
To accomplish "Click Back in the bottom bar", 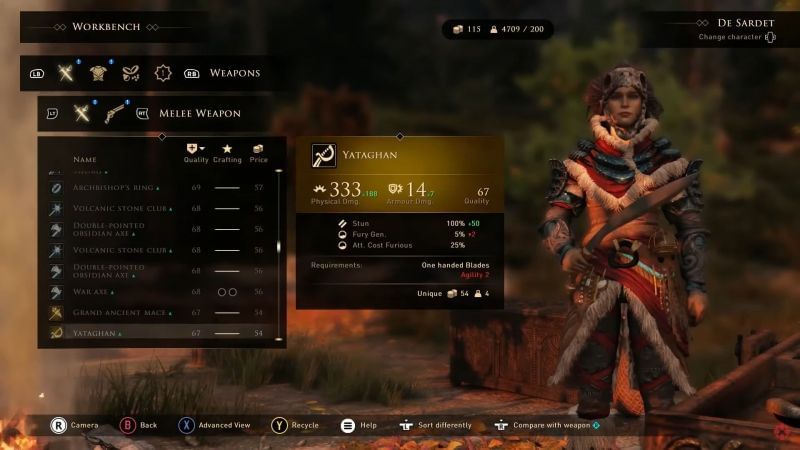I will pyautogui.click(x=139, y=425).
